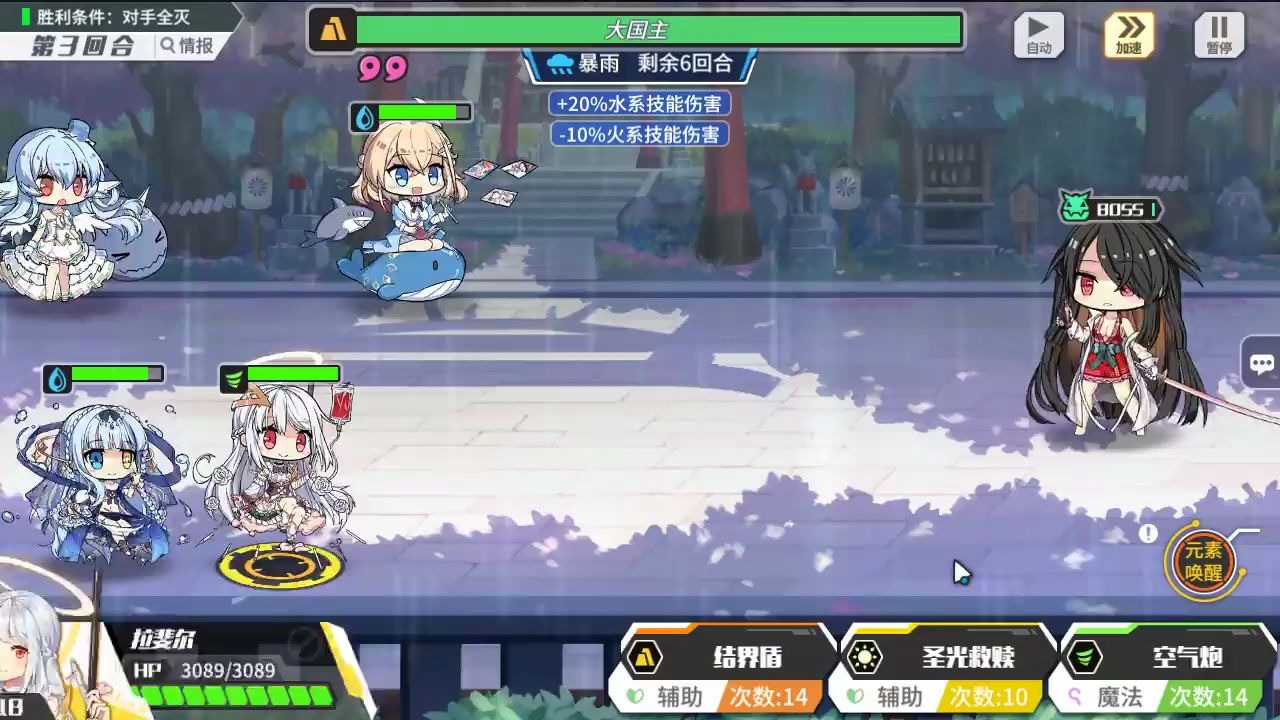Click the +20%水系技能伤害 buff label
This screenshot has height=720, width=1280.
640,104
